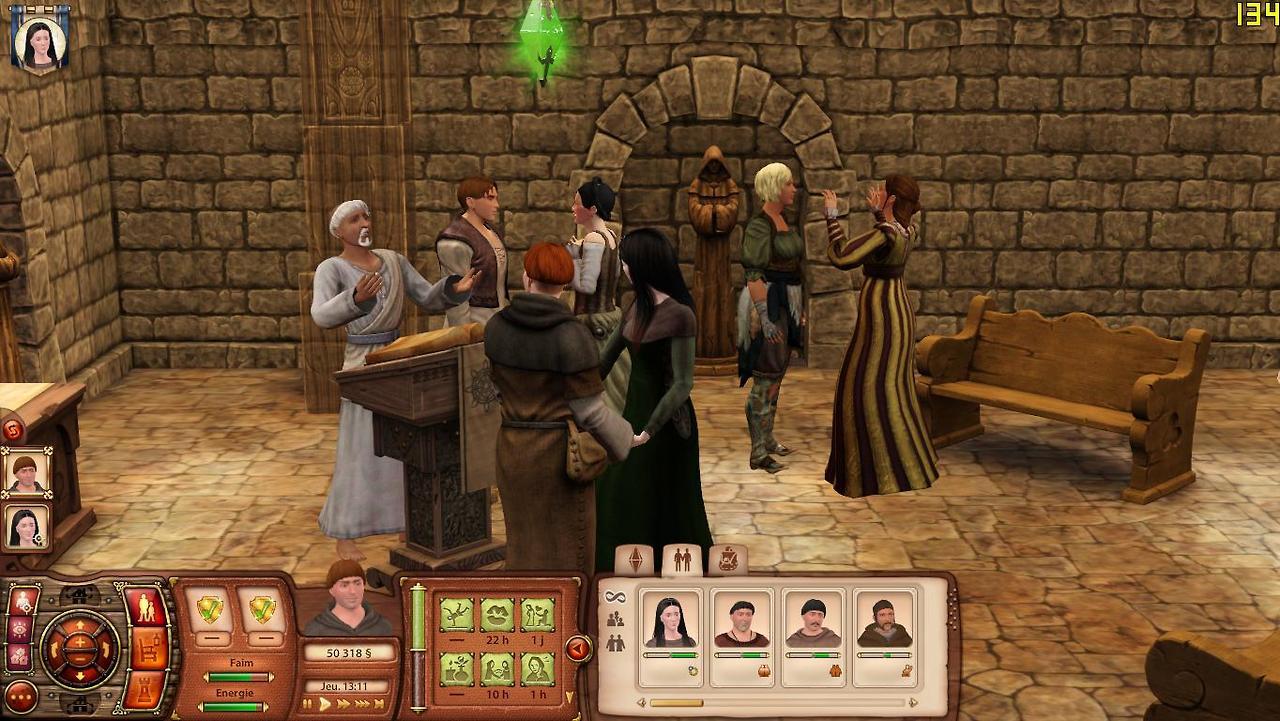Switch to the ship emblem tab
The height and width of the screenshot is (721, 1280).
coord(727,560)
